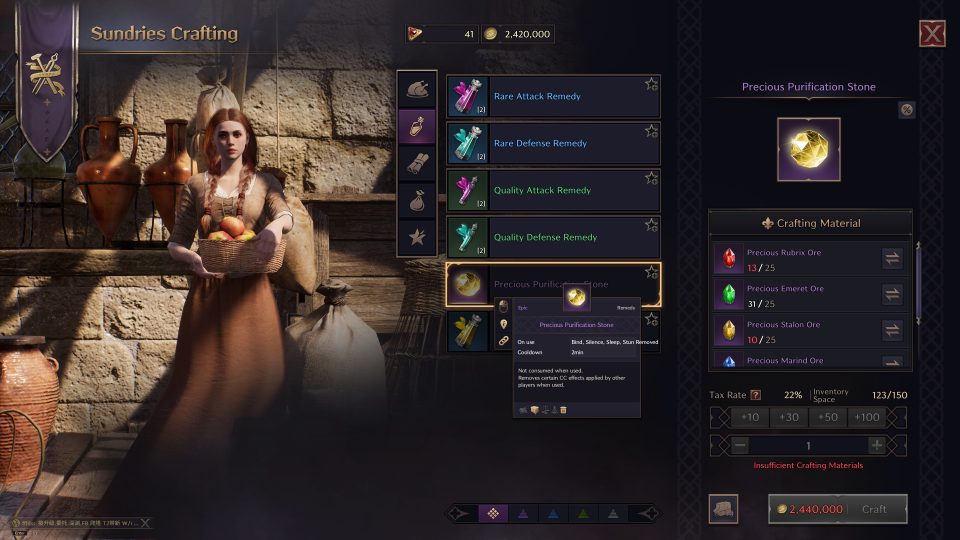
Task: Swap the Precious Rubrix Ore material
Action: click(x=892, y=259)
